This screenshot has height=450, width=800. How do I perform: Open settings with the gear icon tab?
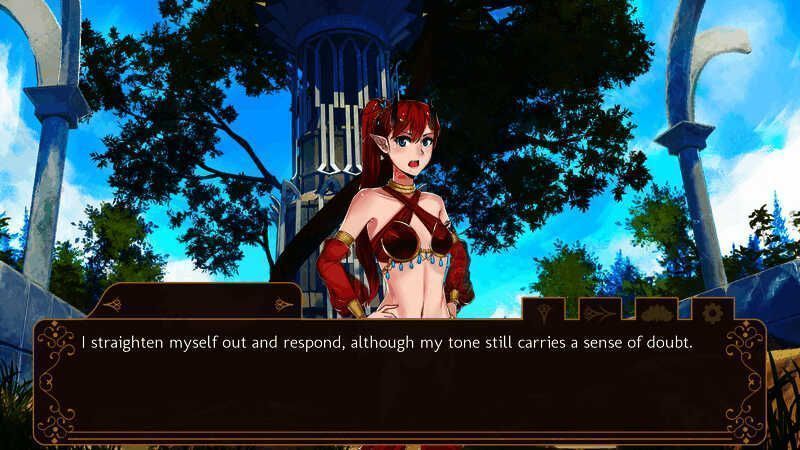tap(713, 312)
